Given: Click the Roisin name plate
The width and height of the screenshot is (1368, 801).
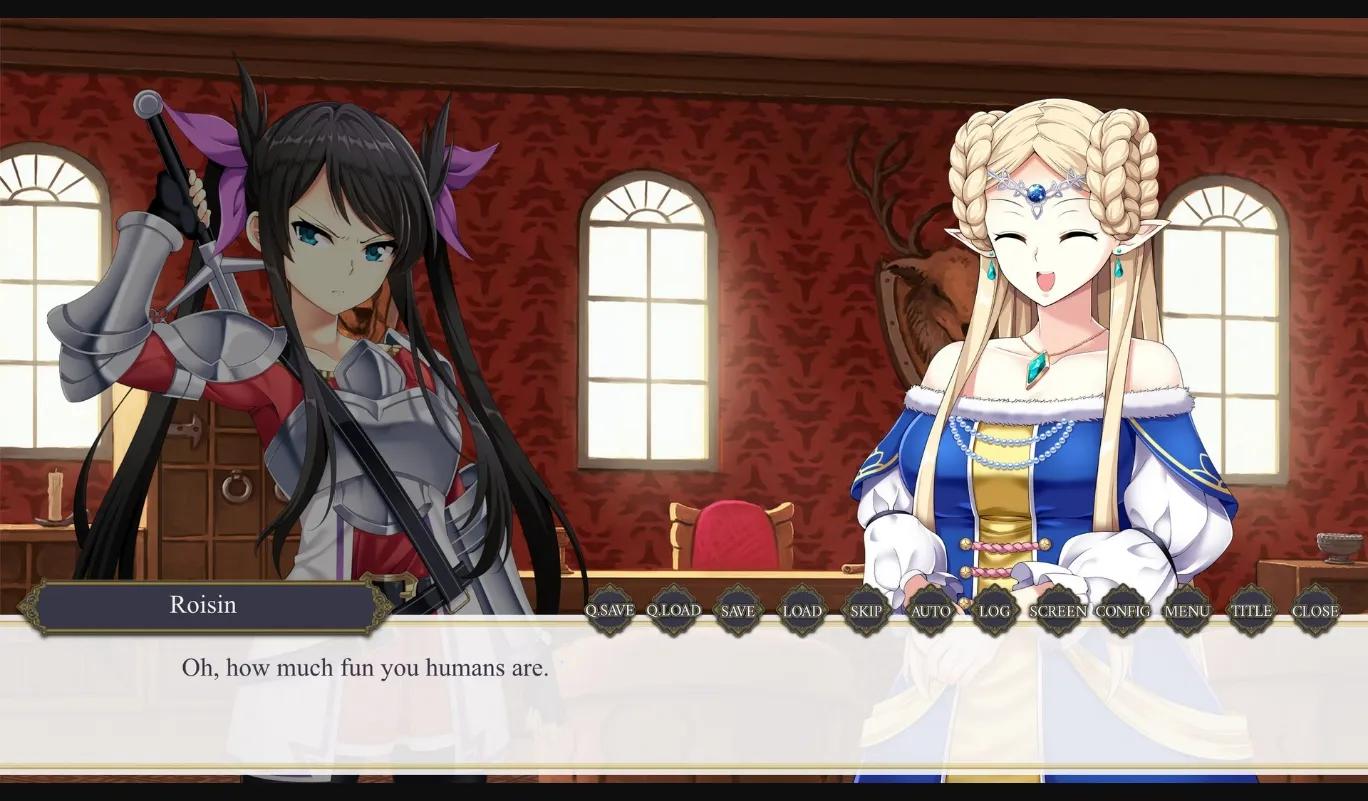Looking at the screenshot, I should point(204,604).
